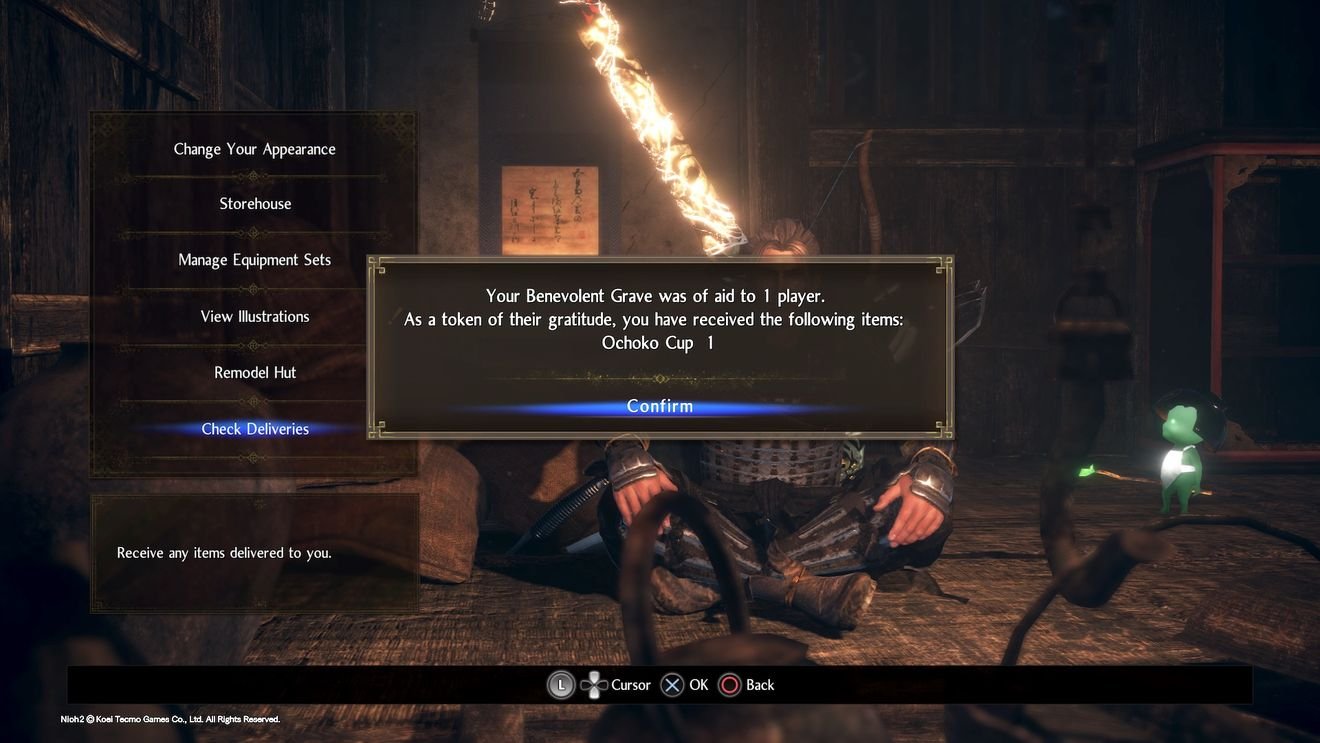This screenshot has width=1320, height=743.
Task: Click the Confirm button
Action: pos(659,406)
